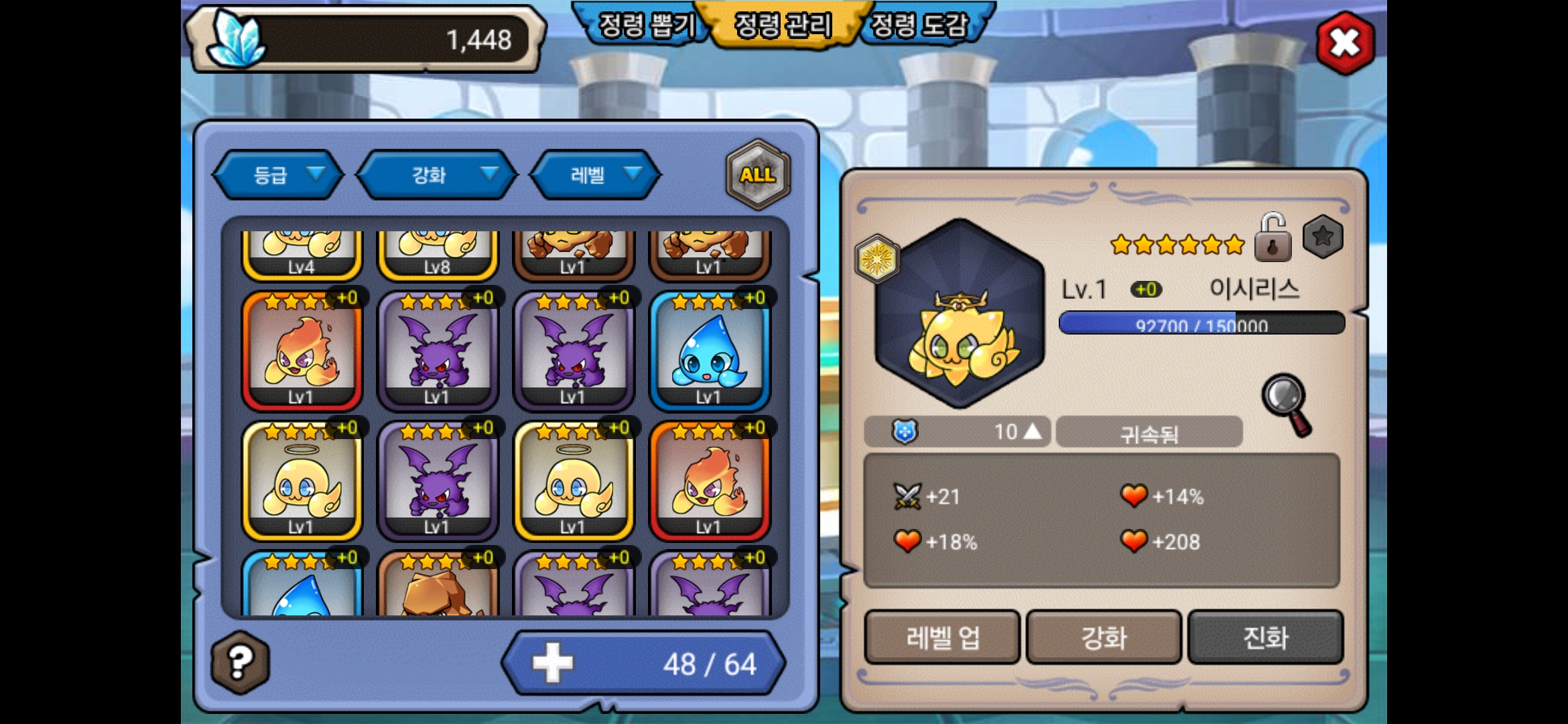
Task: Open the question mark help button
Action: click(x=240, y=662)
